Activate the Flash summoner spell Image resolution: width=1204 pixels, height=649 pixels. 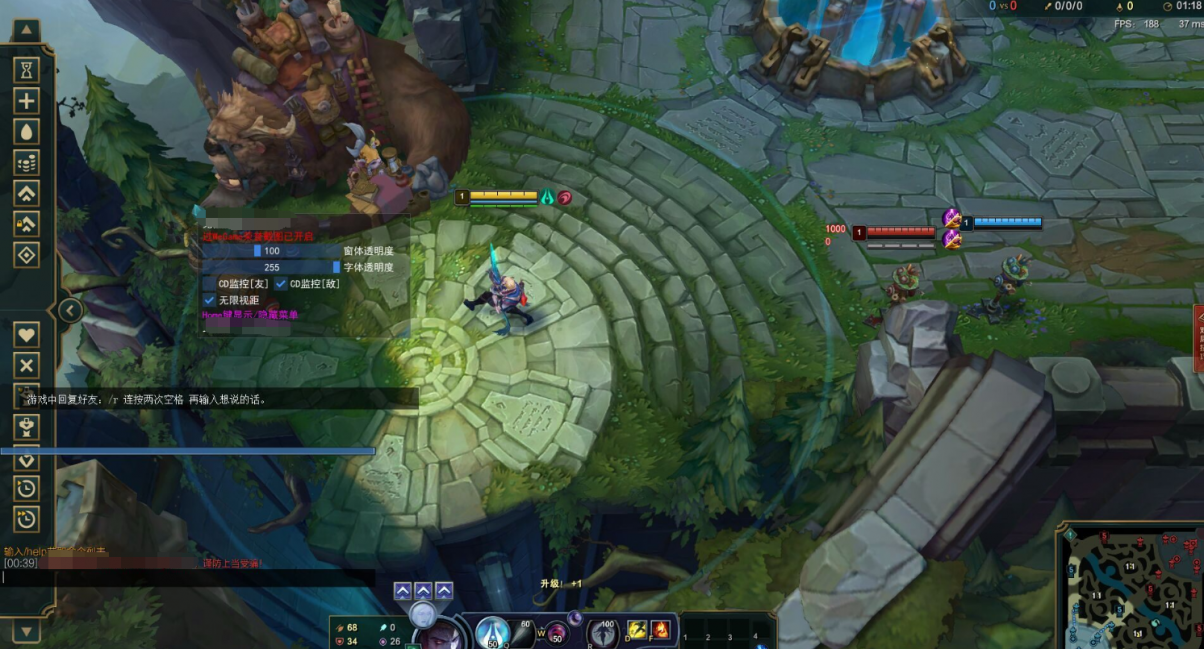click(637, 630)
